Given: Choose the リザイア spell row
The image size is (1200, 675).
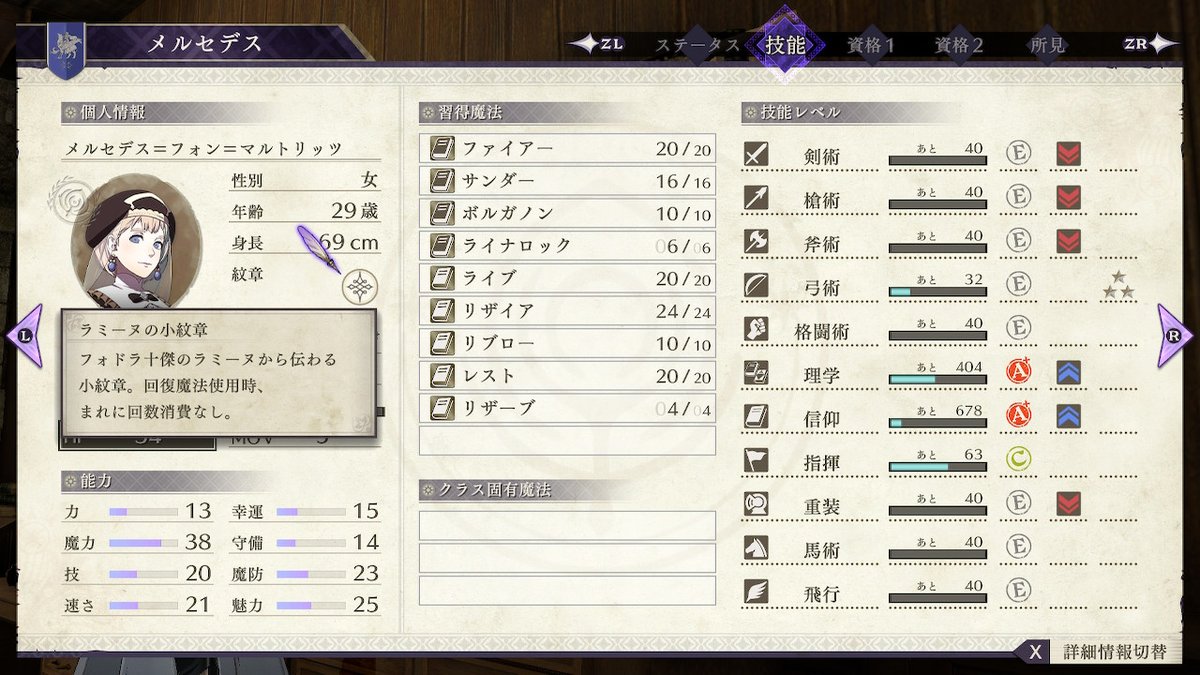Looking at the screenshot, I should (567, 311).
